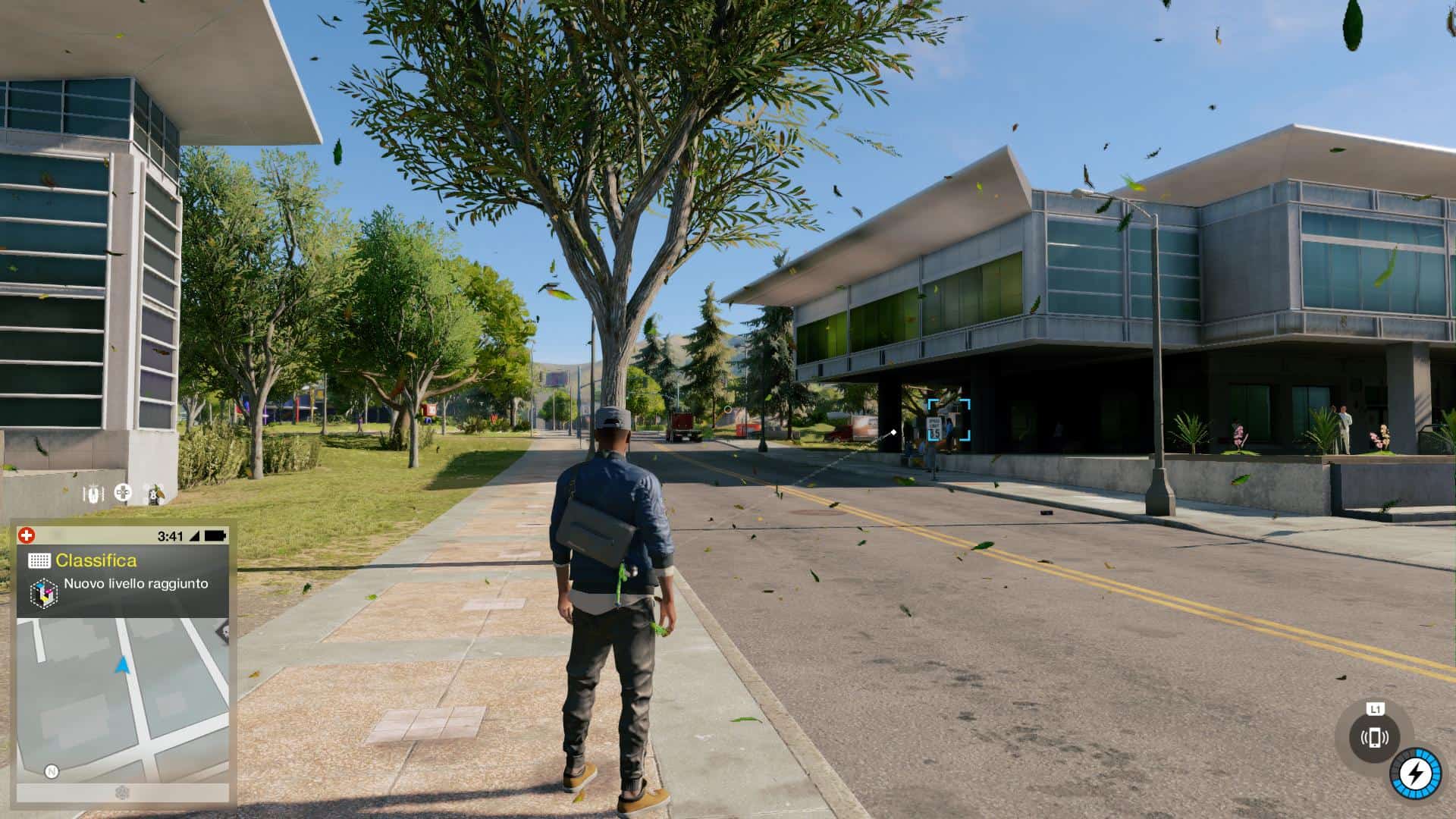Screen dimensions: 1456x819
Task: Select the D-pad icon above the phone
Action: [123, 493]
